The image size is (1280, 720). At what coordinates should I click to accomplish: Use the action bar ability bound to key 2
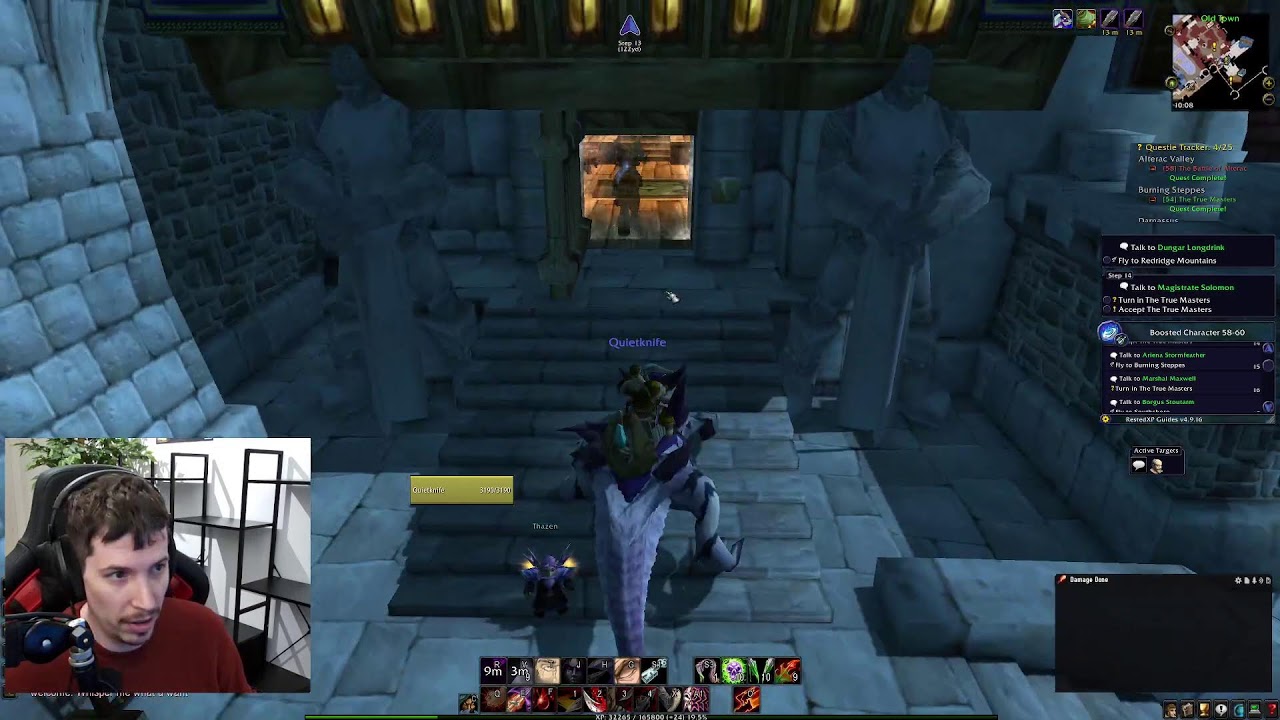coord(596,699)
